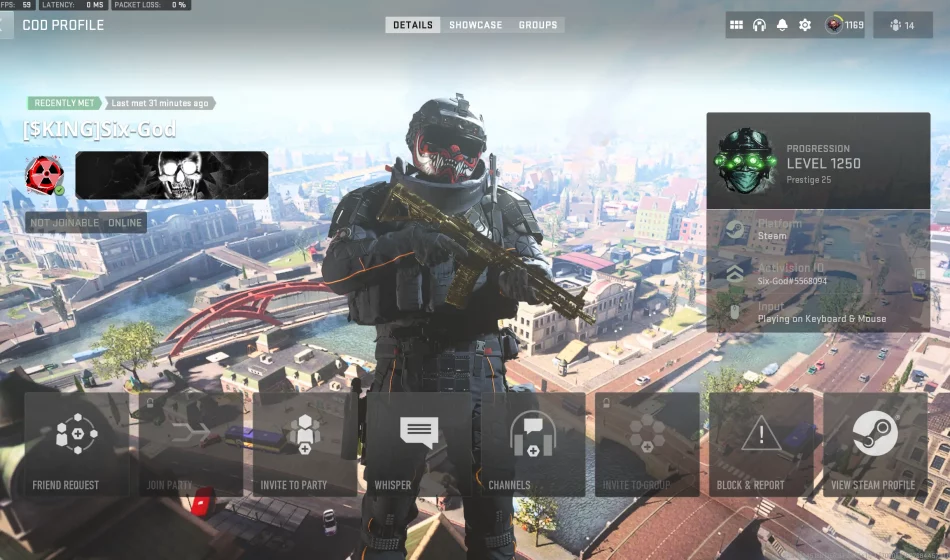Open the notifications bell
Image resolution: width=950 pixels, height=560 pixels.
(x=782, y=25)
